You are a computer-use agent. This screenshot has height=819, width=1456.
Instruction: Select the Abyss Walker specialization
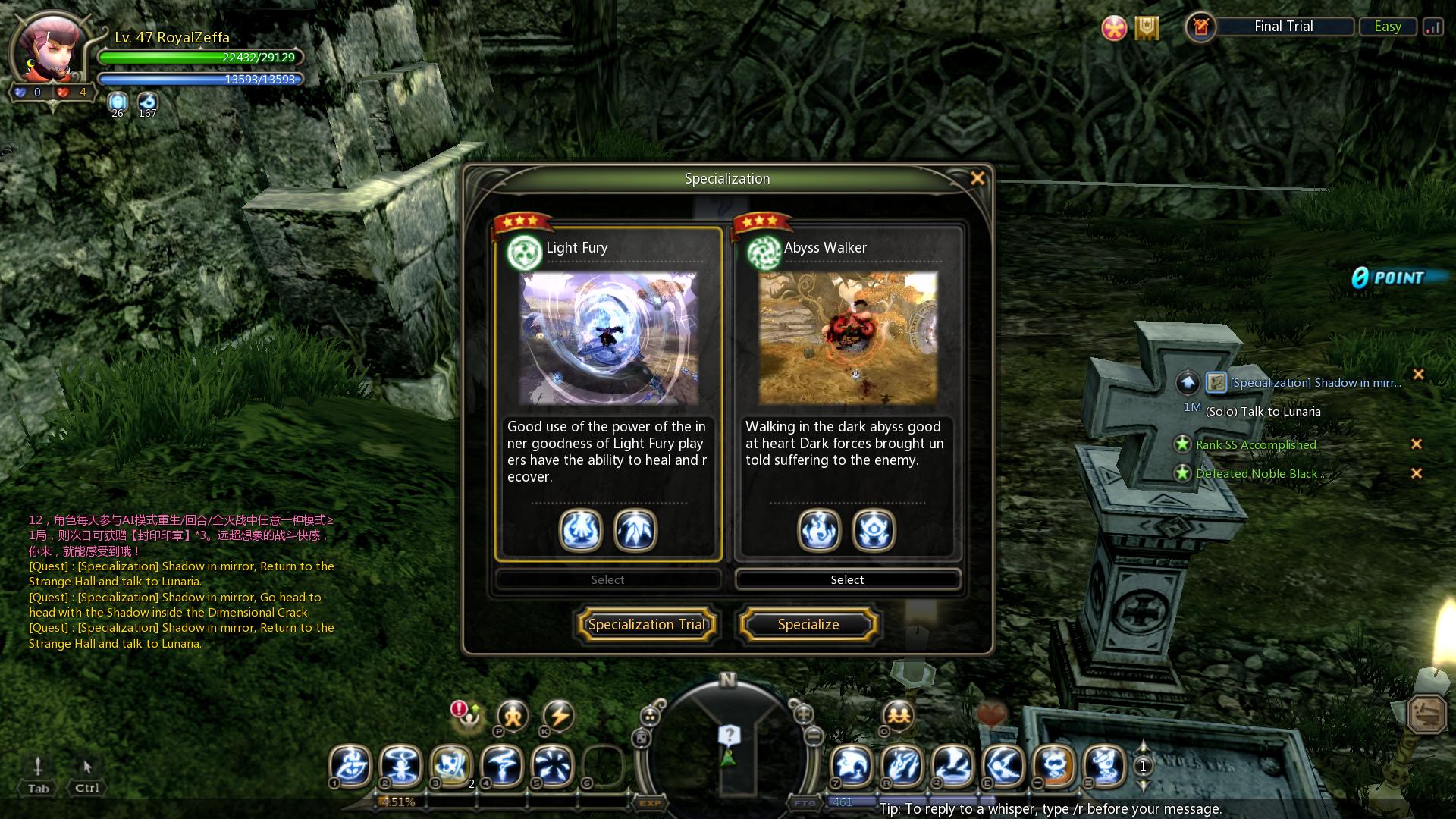click(x=847, y=580)
